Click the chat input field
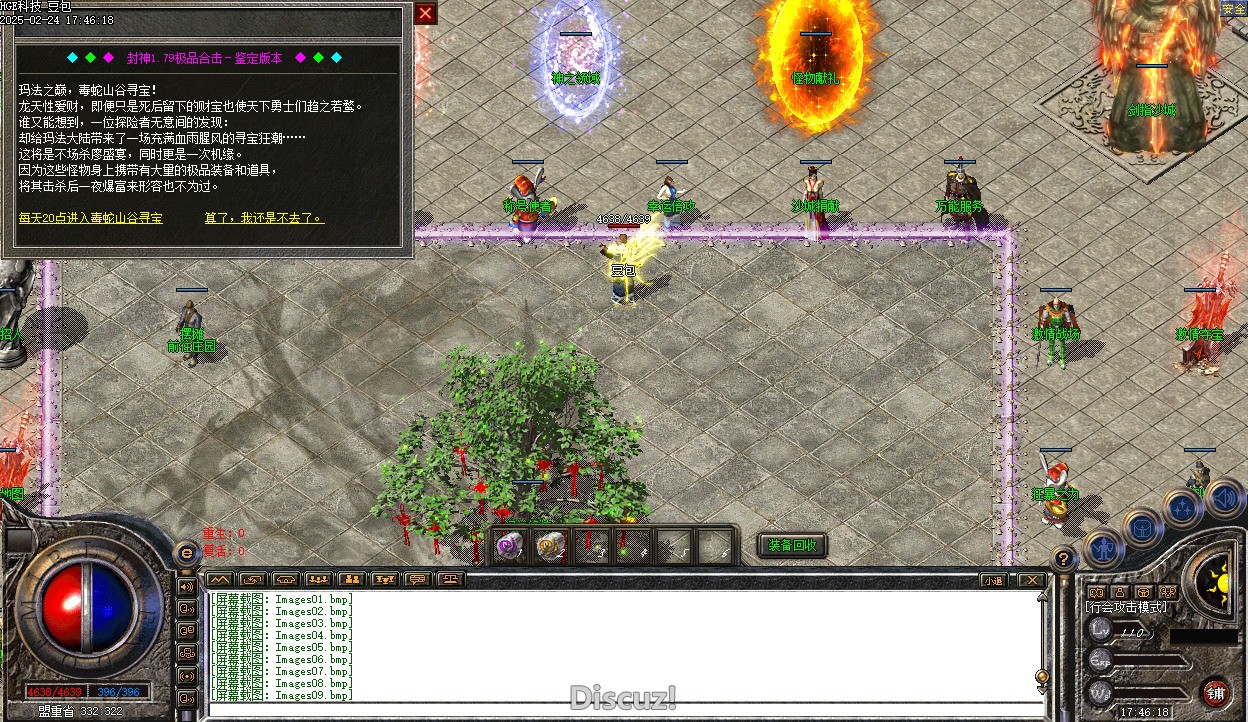 tap(620, 710)
